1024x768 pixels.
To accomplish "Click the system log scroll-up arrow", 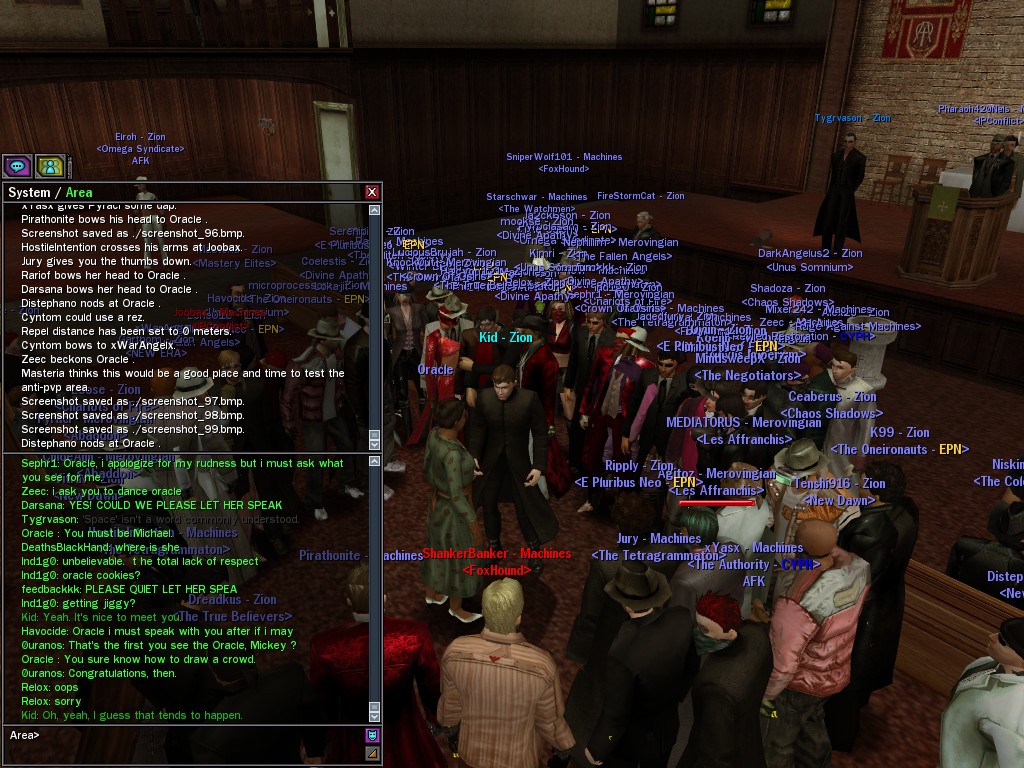I will coord(375,211).
